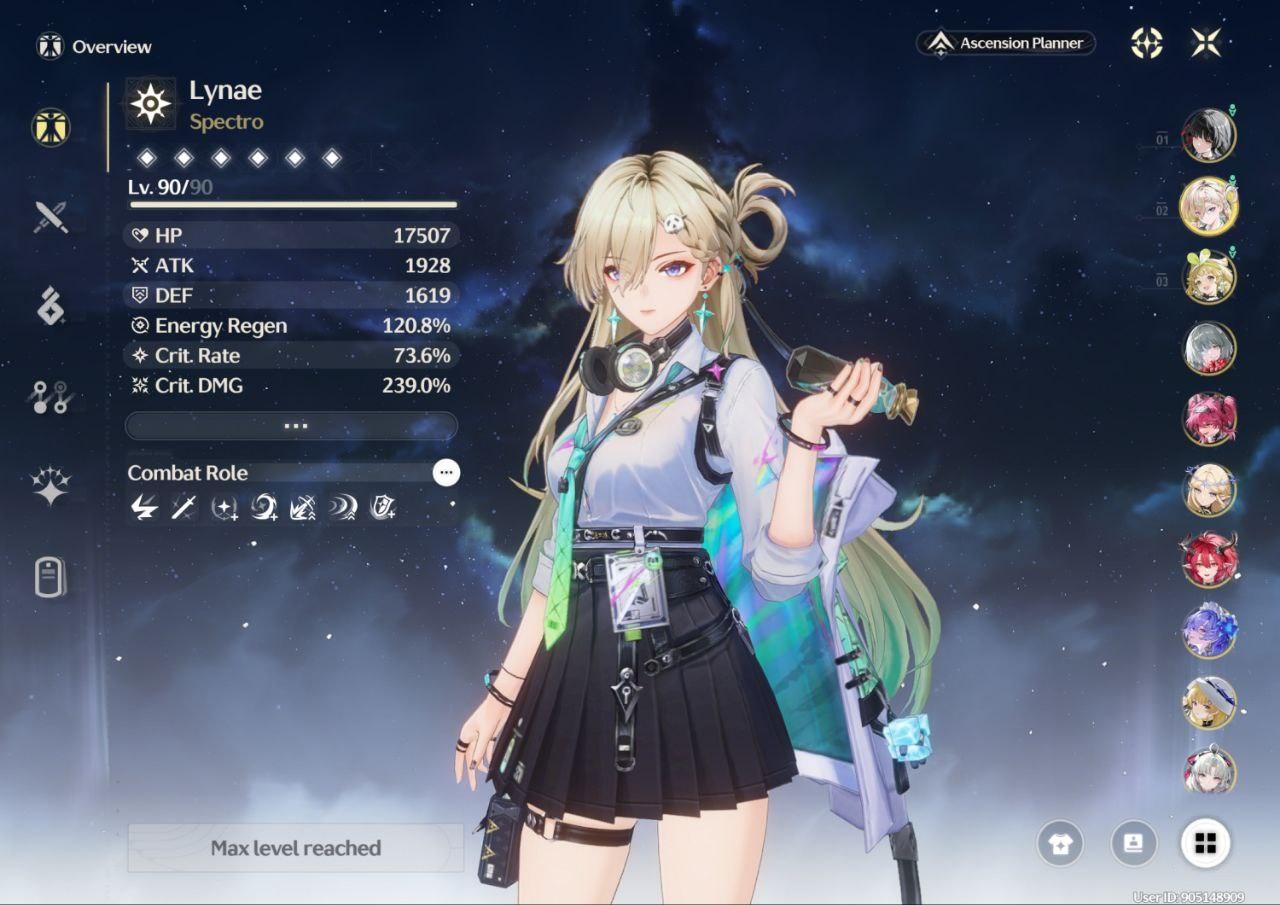The width and height of the screenshot is (1280, 905).
Task: Switch to the linked-nodes skill tree tab
Action: tap(50, 397)
